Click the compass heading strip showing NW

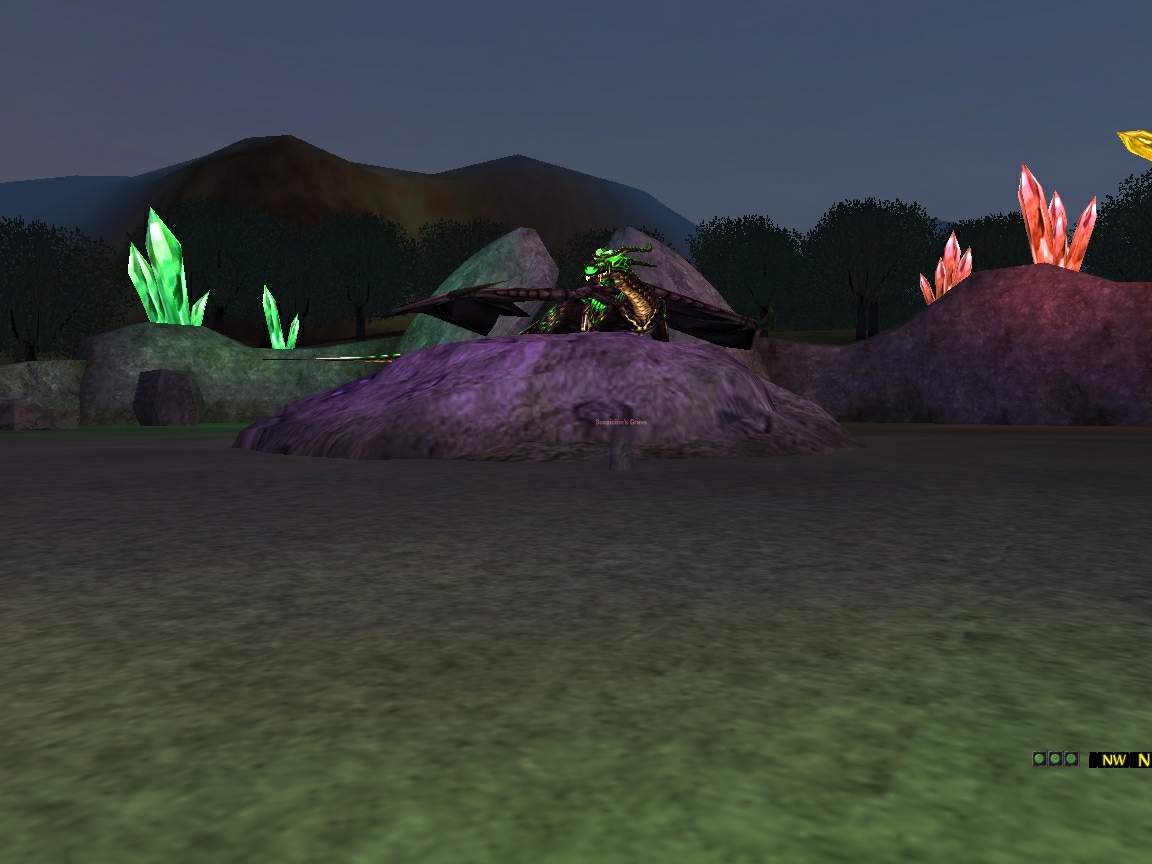click(1120, 760)
